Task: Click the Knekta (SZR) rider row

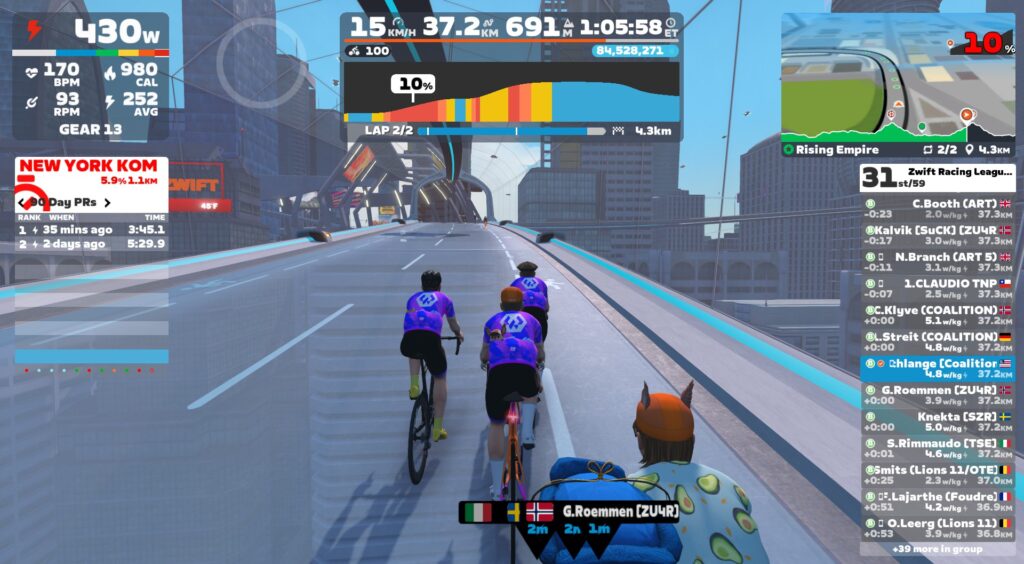Action: (x=937, y=422)
